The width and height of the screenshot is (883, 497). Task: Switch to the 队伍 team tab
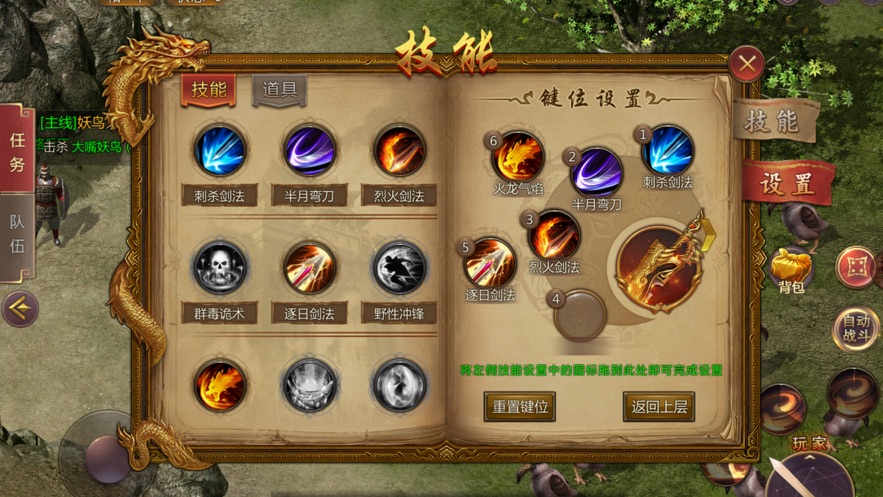[x=17, y=234]
